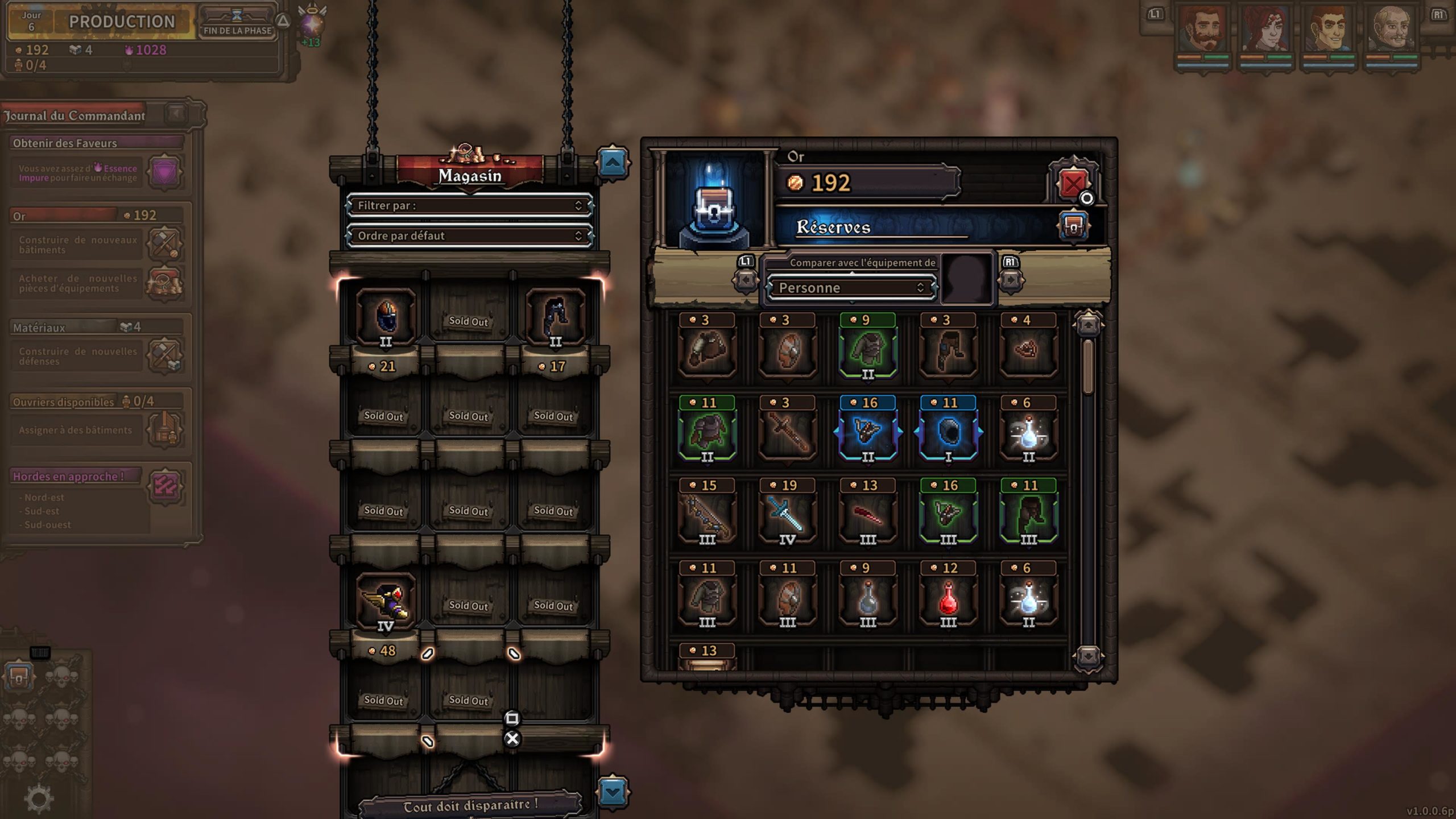Open the 'Ordre par défaut' sort dropdown
The image size is (1456, 819).
(x=470, y=235)
